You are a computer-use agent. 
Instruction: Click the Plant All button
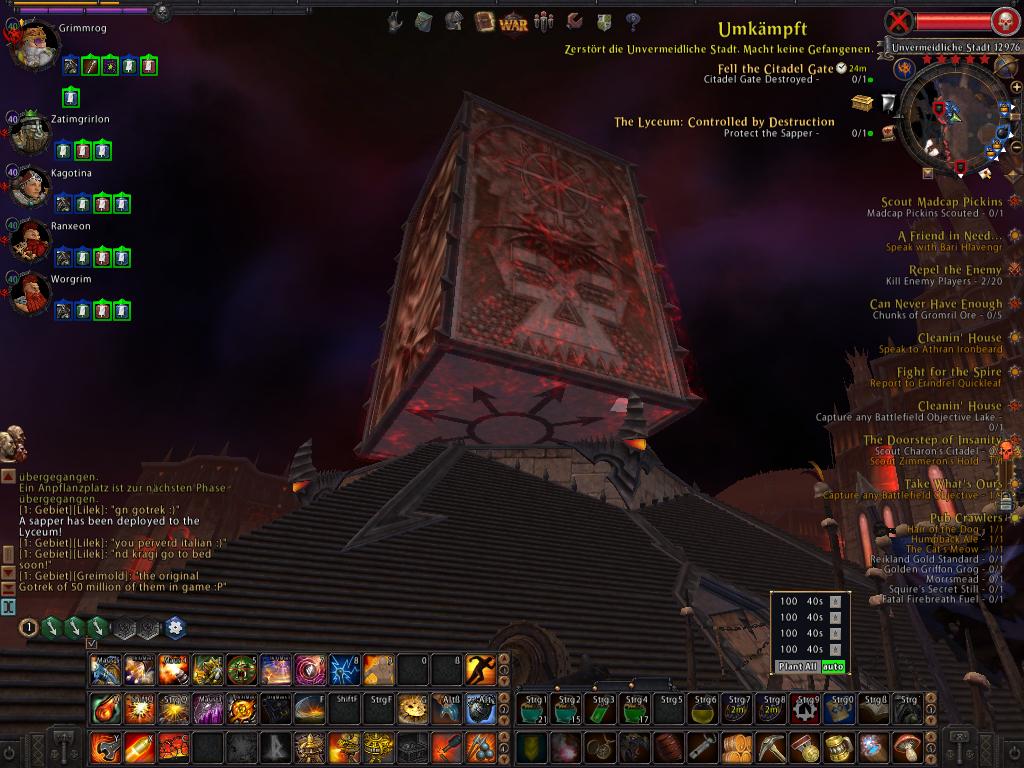point(797,666)
